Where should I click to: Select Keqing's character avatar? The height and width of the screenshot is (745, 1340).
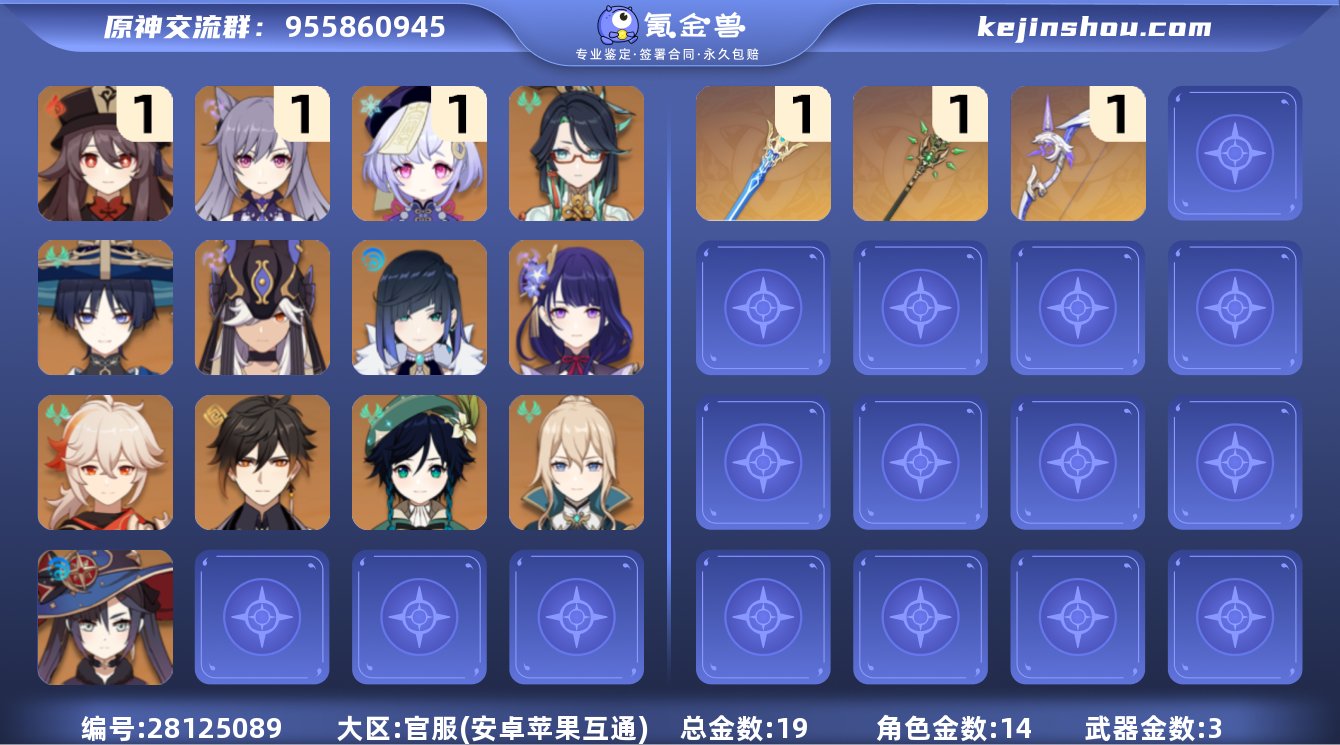pyautogui.click(x=262, y=154)
